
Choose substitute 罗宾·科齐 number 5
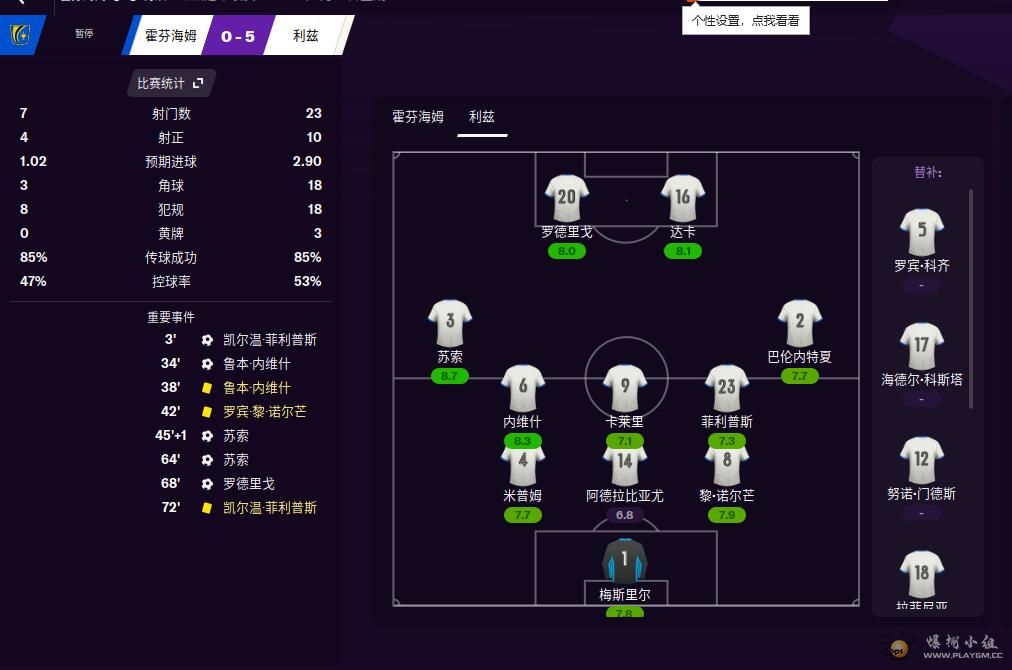pos(921,232)
